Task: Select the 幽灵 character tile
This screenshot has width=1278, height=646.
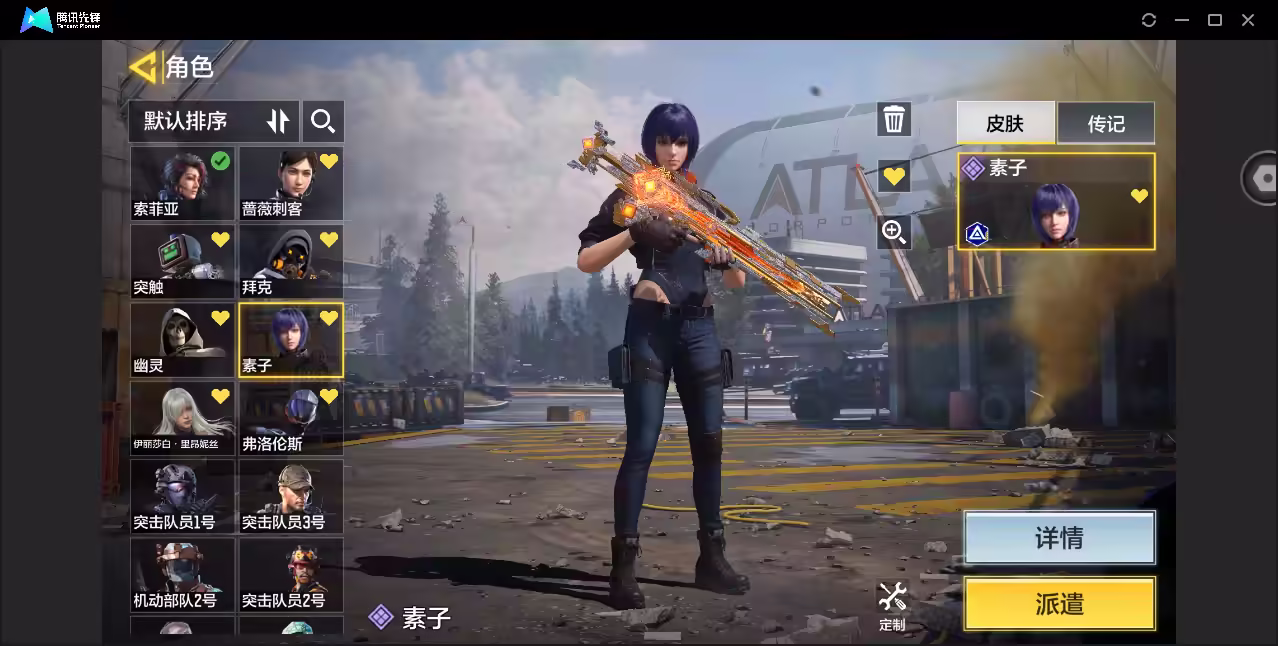Action: [x=182, y=340]
